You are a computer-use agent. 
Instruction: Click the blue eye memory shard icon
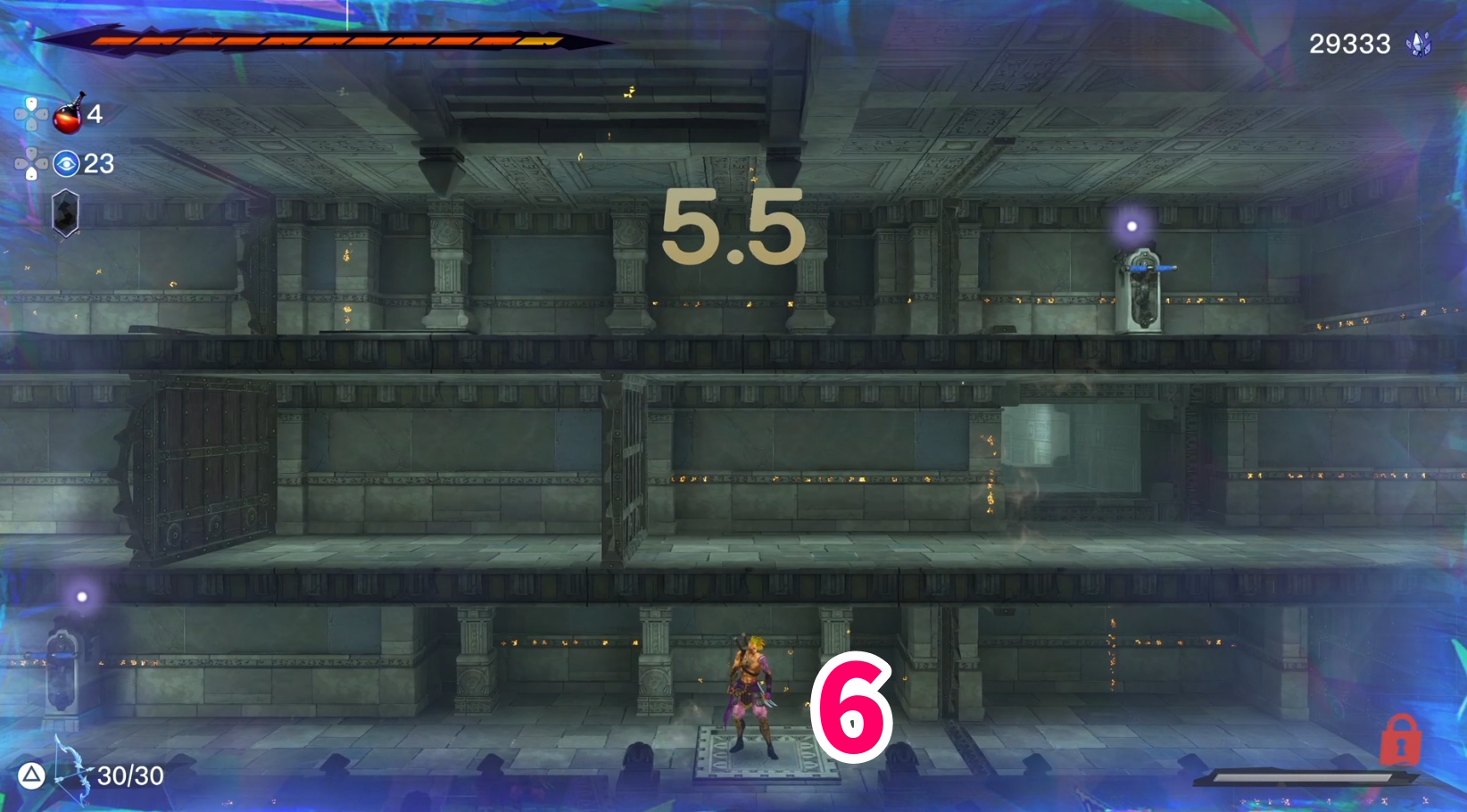click(66, 164)
